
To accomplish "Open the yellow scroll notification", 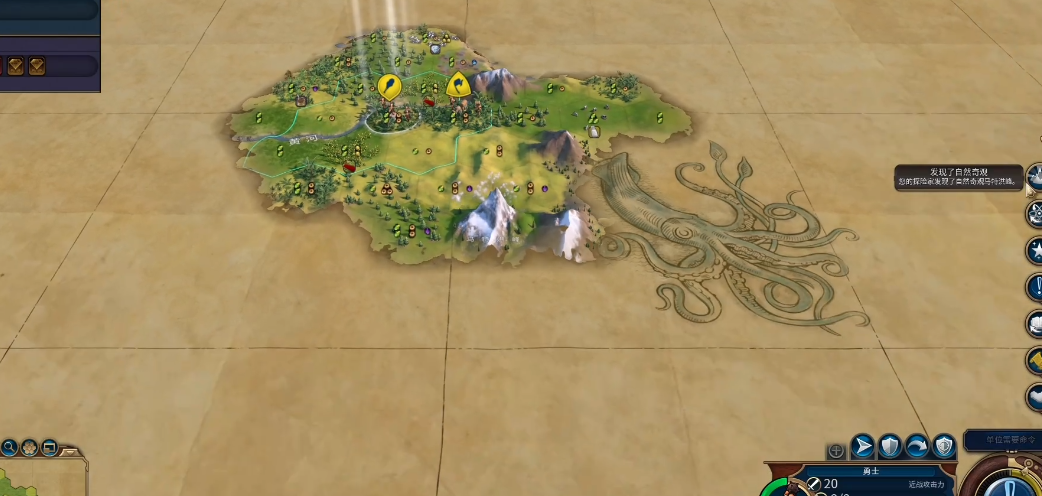I will (x=1034, y=360).
